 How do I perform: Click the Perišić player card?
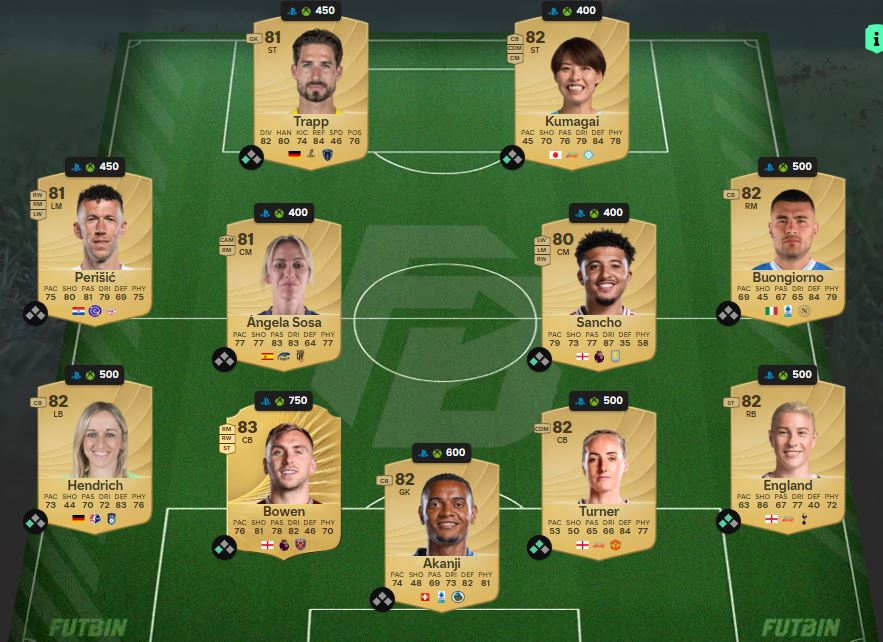(94, 245)
